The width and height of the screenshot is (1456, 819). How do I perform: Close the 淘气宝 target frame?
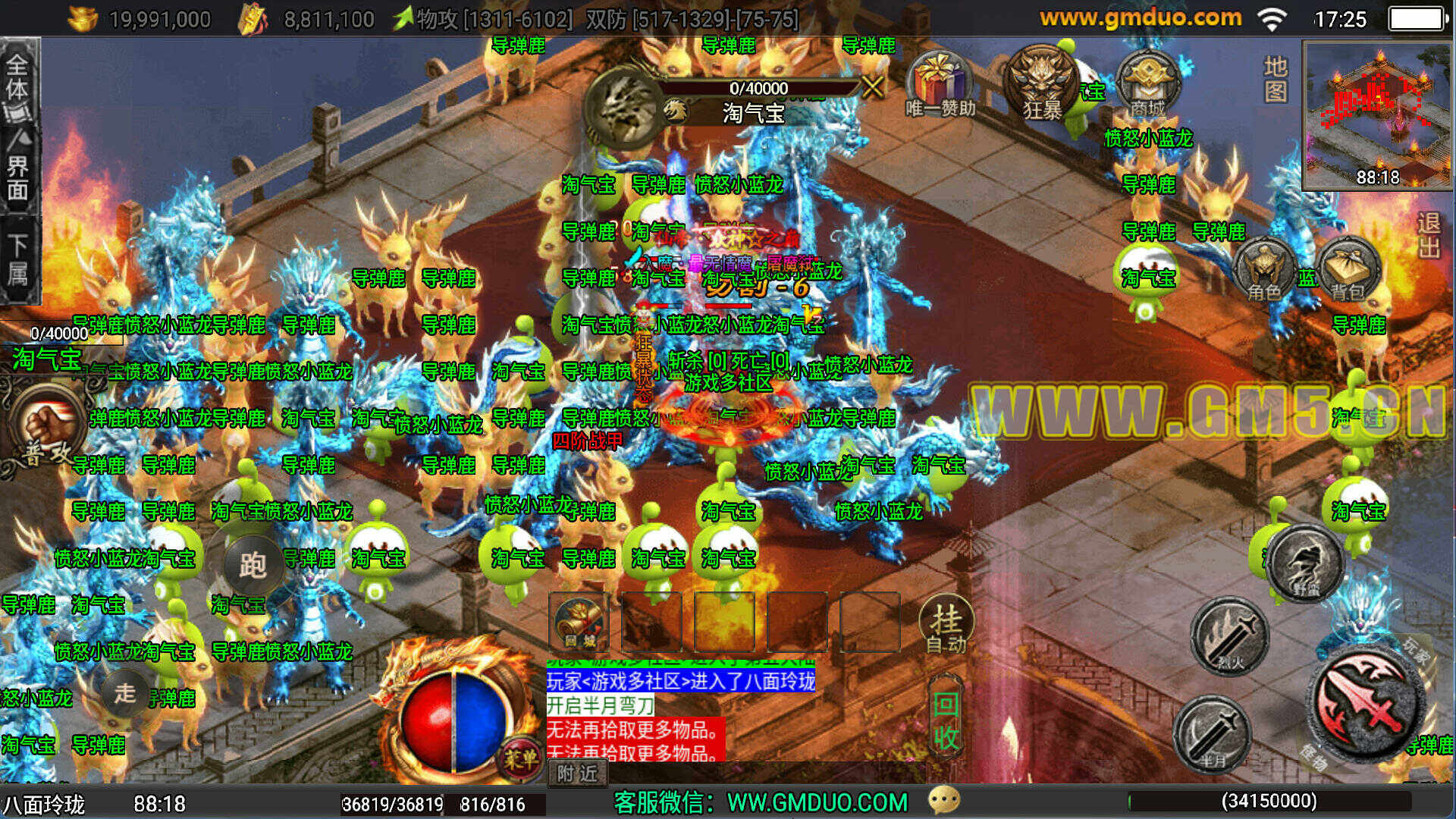click(x=873, y=86)
